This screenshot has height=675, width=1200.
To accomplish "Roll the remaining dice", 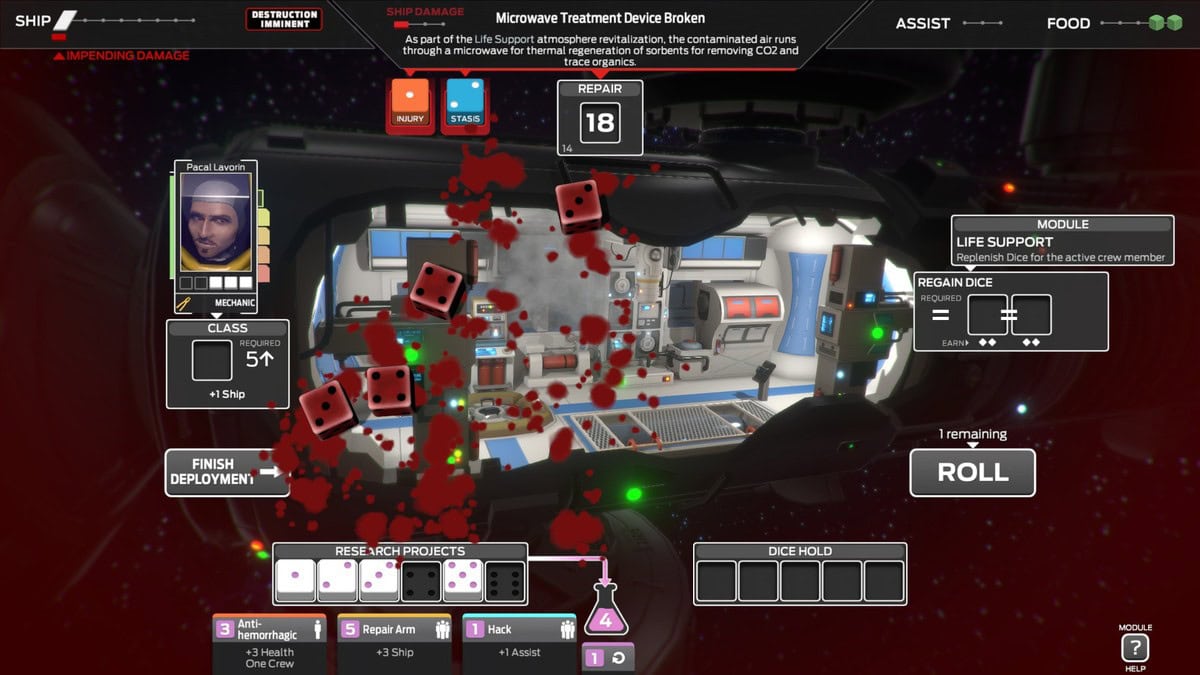I will point(972,473).
